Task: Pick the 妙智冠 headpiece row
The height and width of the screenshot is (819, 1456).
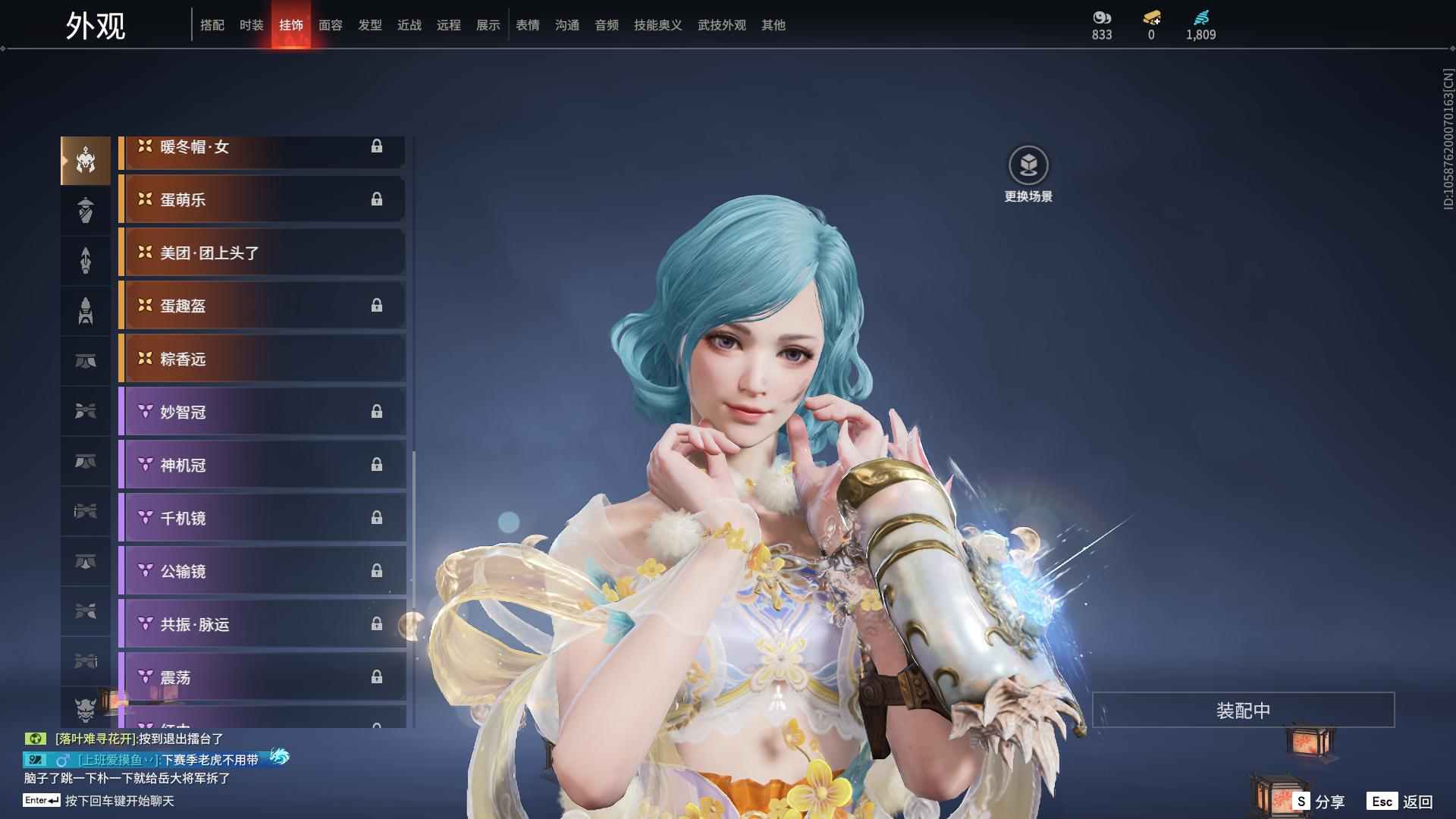Action: pyautogui.click(x=262, y=412)
